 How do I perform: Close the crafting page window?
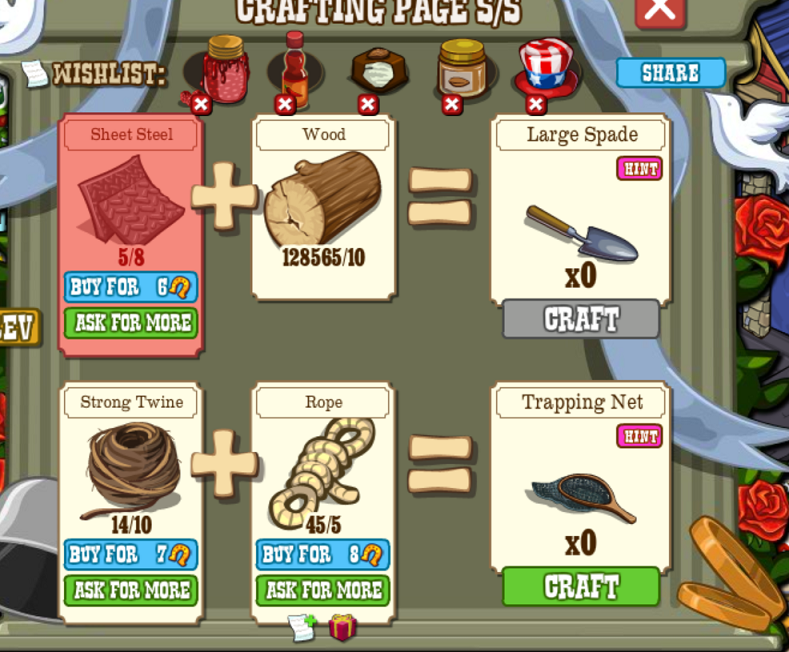coord(660,9)
